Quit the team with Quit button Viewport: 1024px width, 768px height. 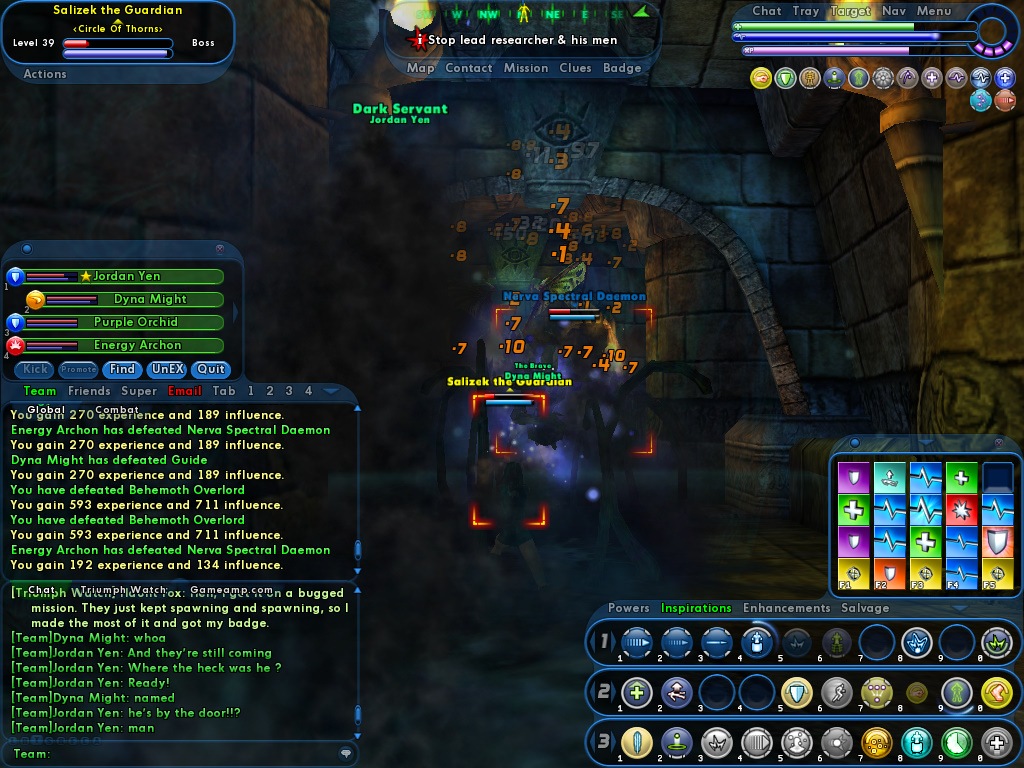click(x=211, y=369)
